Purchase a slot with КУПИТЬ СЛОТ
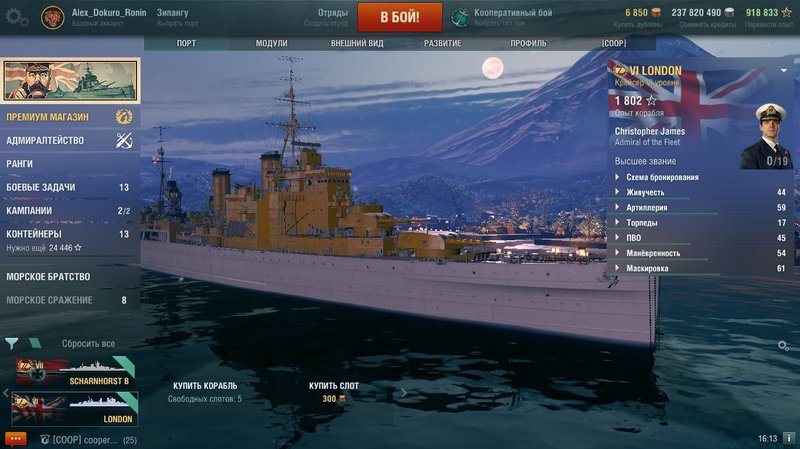This screenshot has width=800, height=449. tap(334, 386)
